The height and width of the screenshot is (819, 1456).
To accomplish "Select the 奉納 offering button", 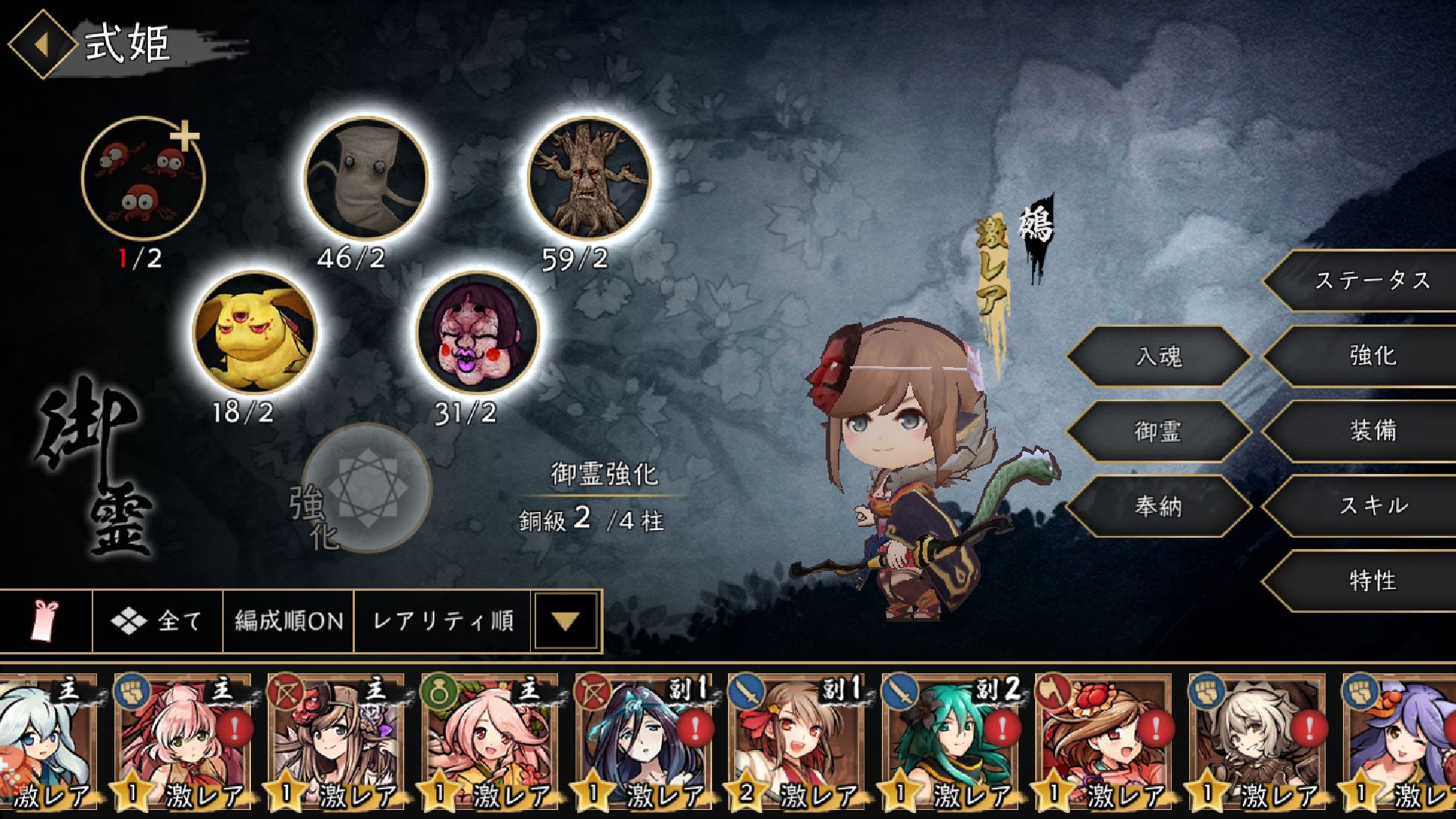I will click(x=1158, y=506).
